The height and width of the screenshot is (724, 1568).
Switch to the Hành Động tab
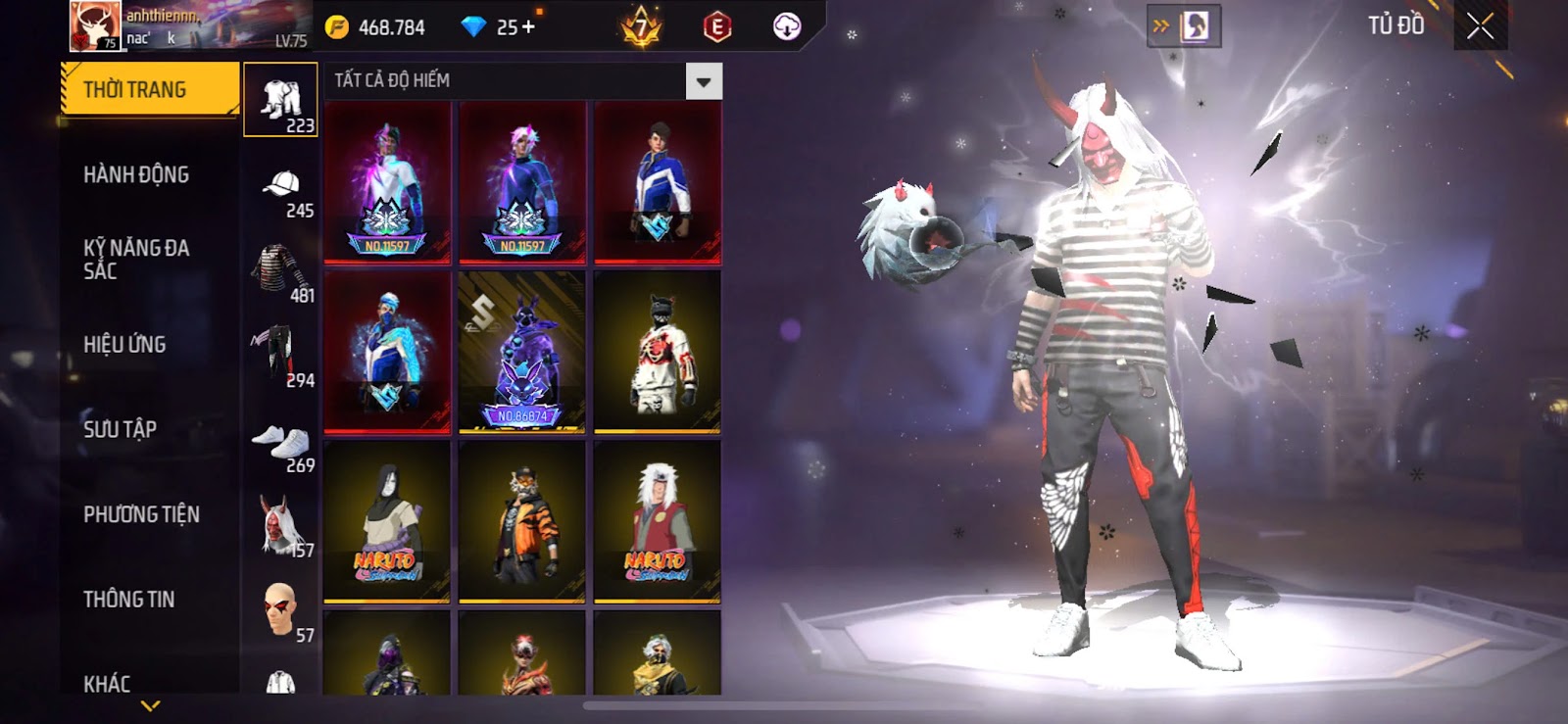tap(136, 175)
